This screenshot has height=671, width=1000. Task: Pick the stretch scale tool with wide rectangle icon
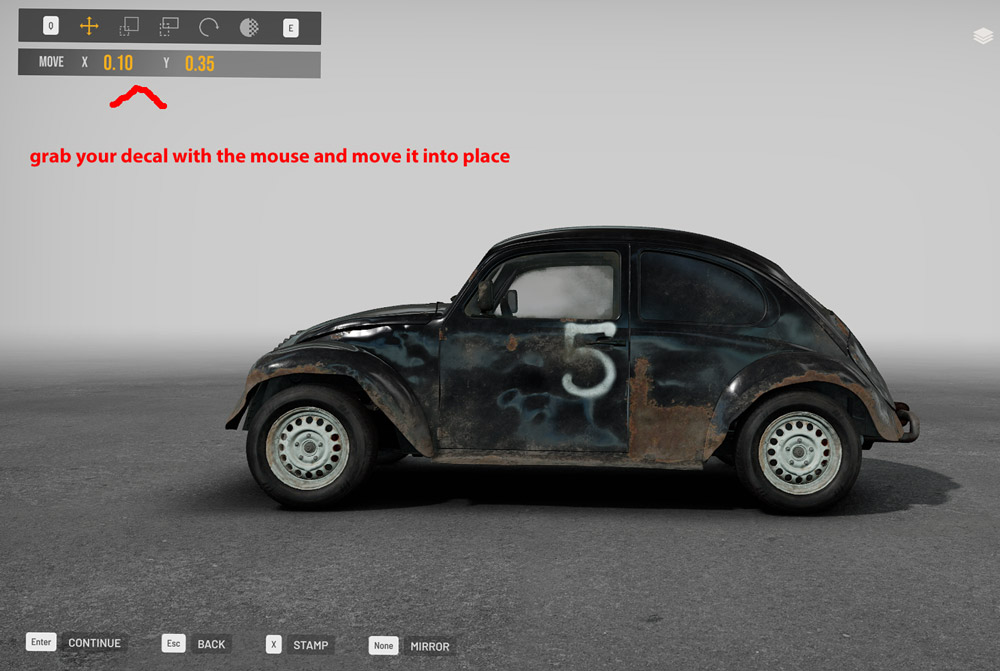[x=169, y=27]
